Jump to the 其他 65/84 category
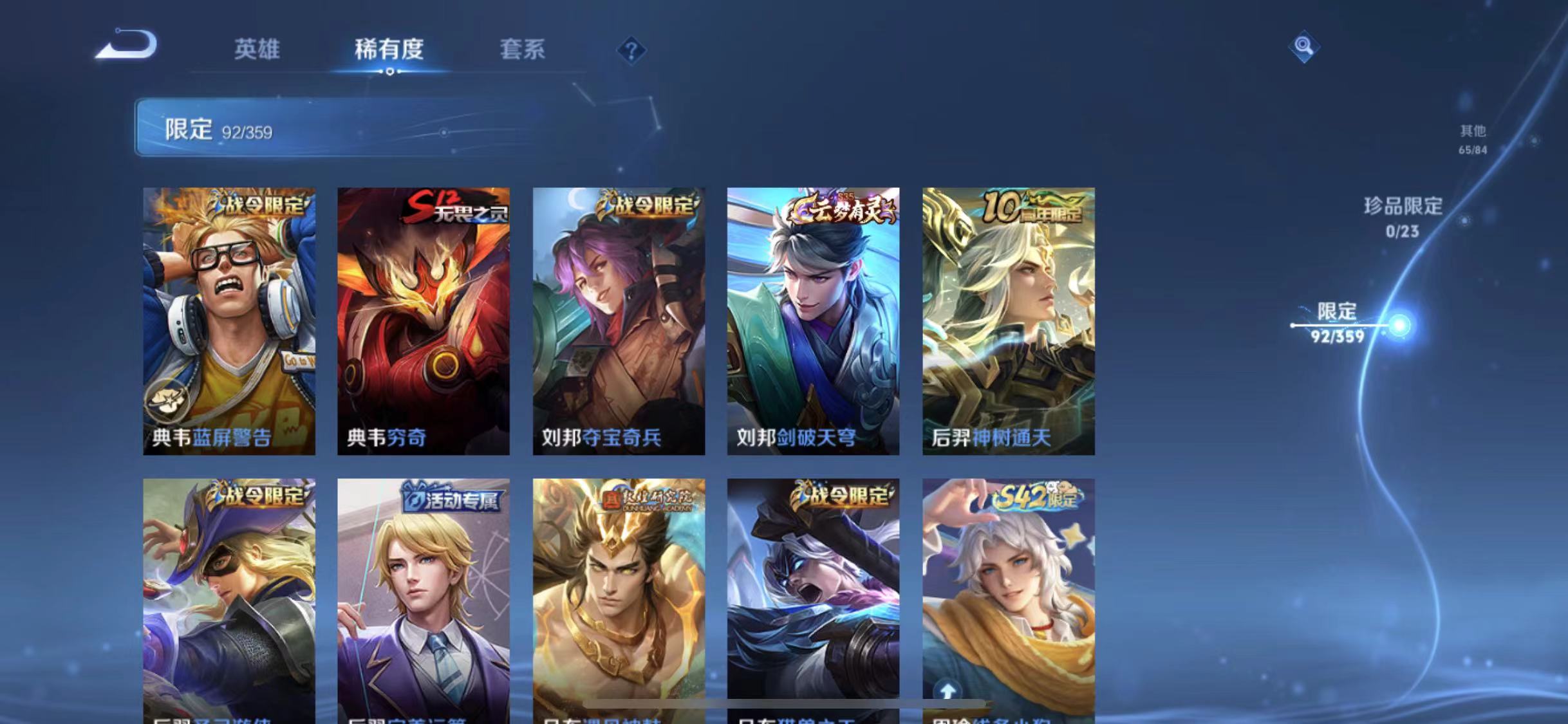 coord(1474,138)
